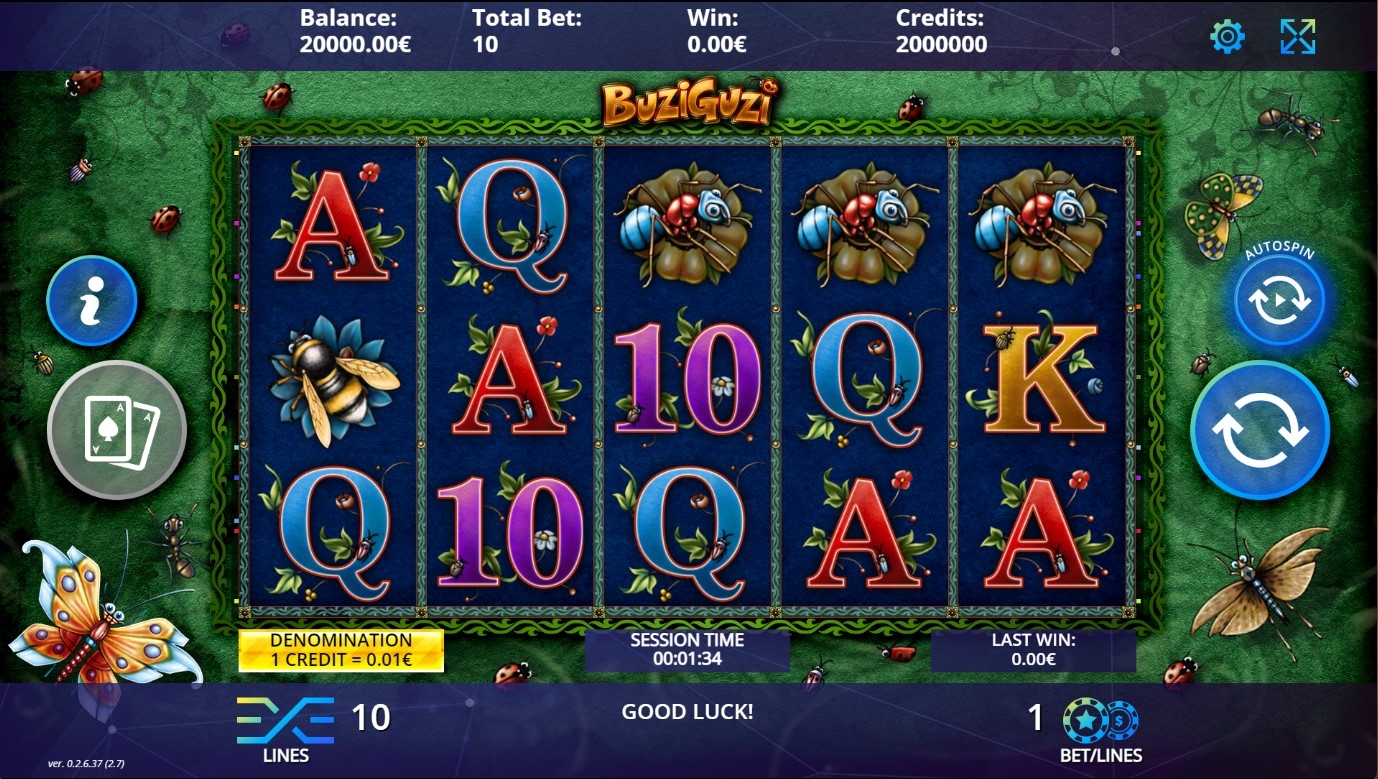Click the playing cards gamble button
1378x779 pixels.
[117, 430]
